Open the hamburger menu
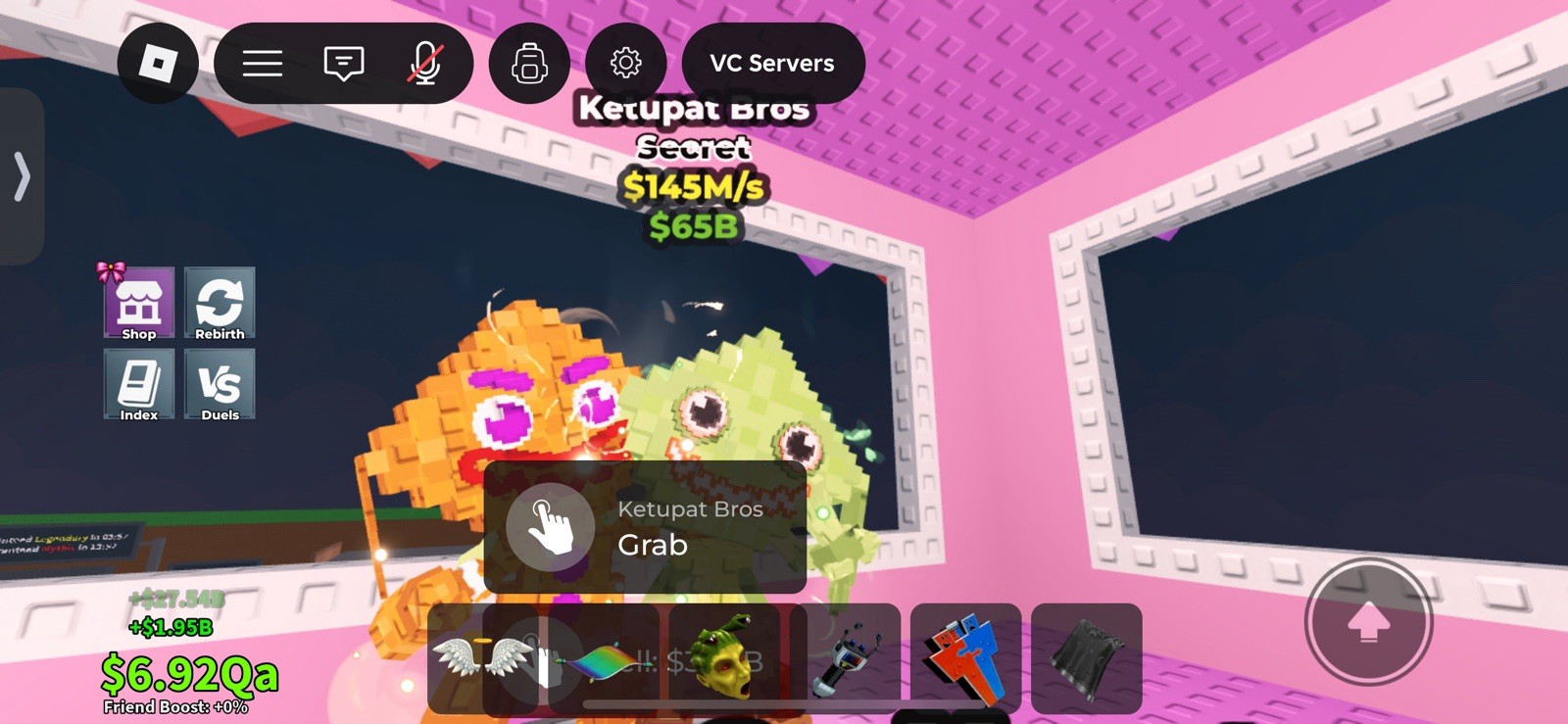This screenshot has height=724, width=1568. [x=262, y=63]
